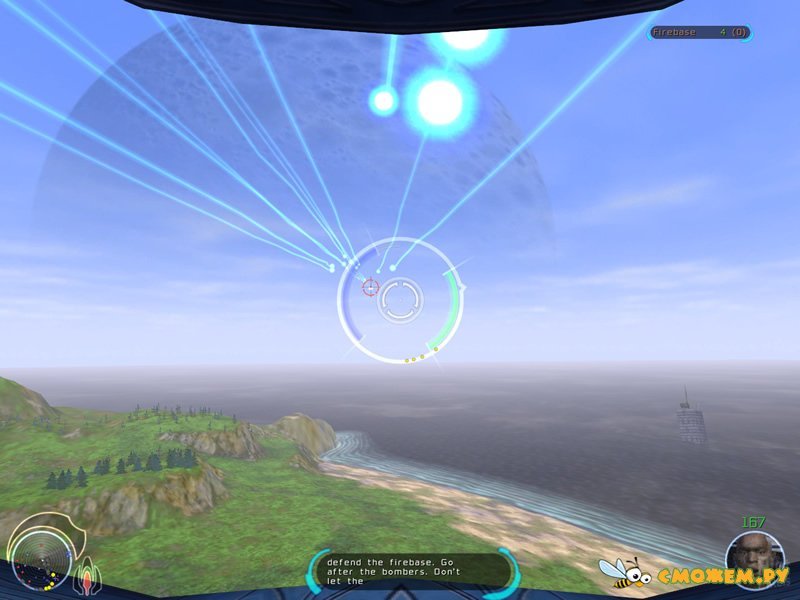Select the Firebase objective tracker

click(699, 33)
